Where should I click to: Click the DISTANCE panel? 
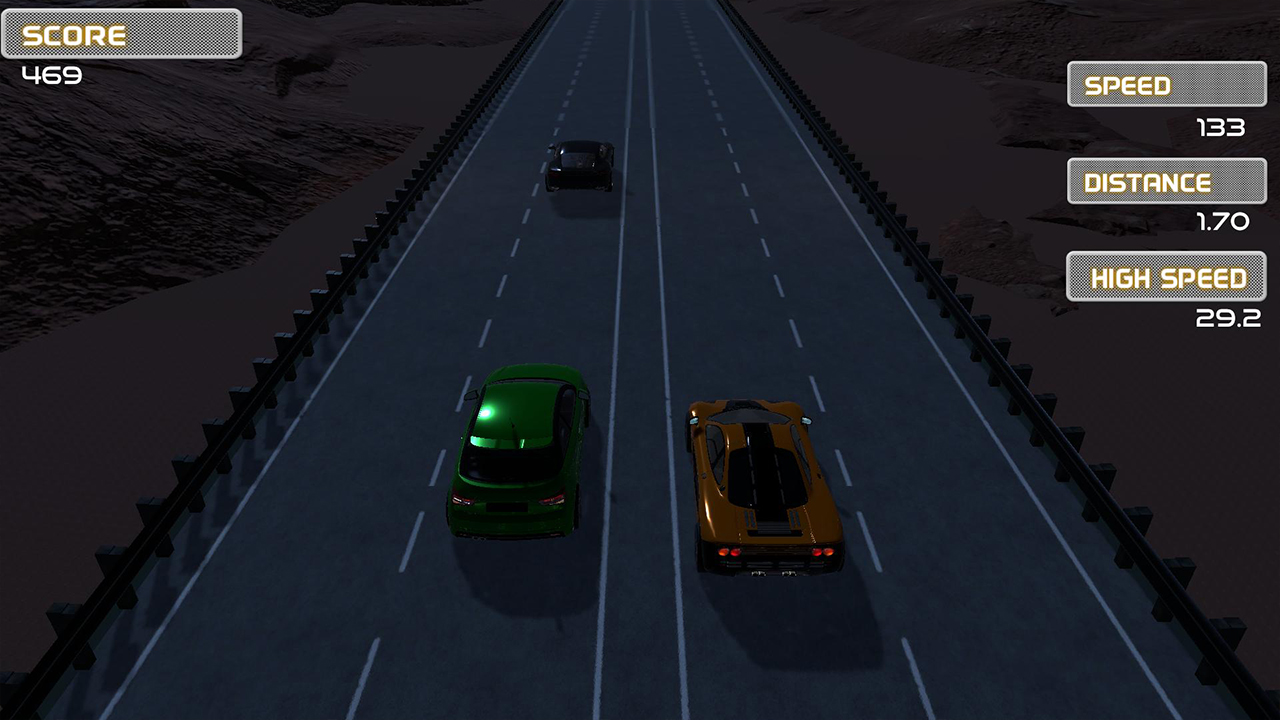click(x=1165, y=181)
